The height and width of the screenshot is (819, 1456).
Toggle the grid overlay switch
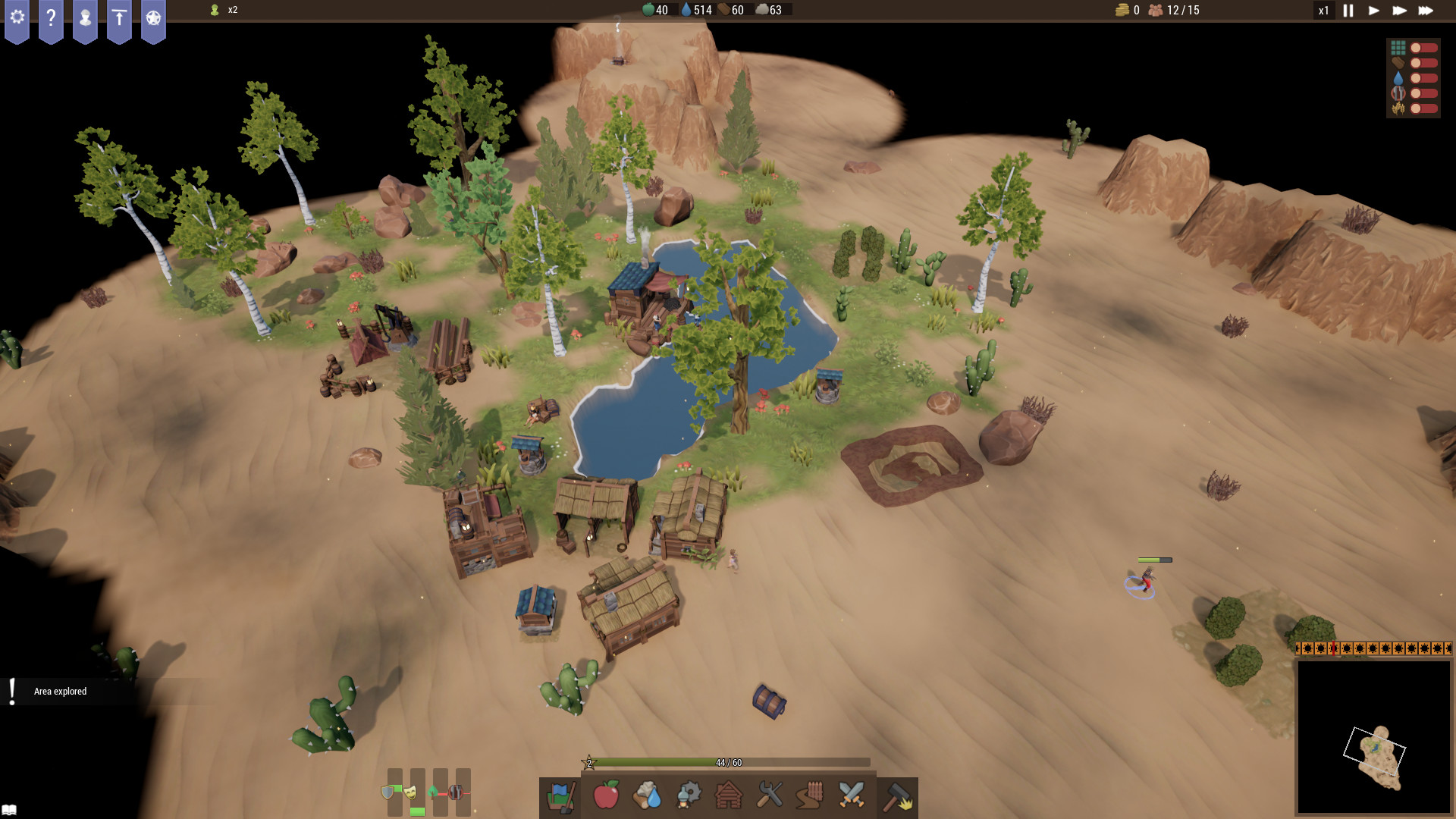tap(1415, 47)
